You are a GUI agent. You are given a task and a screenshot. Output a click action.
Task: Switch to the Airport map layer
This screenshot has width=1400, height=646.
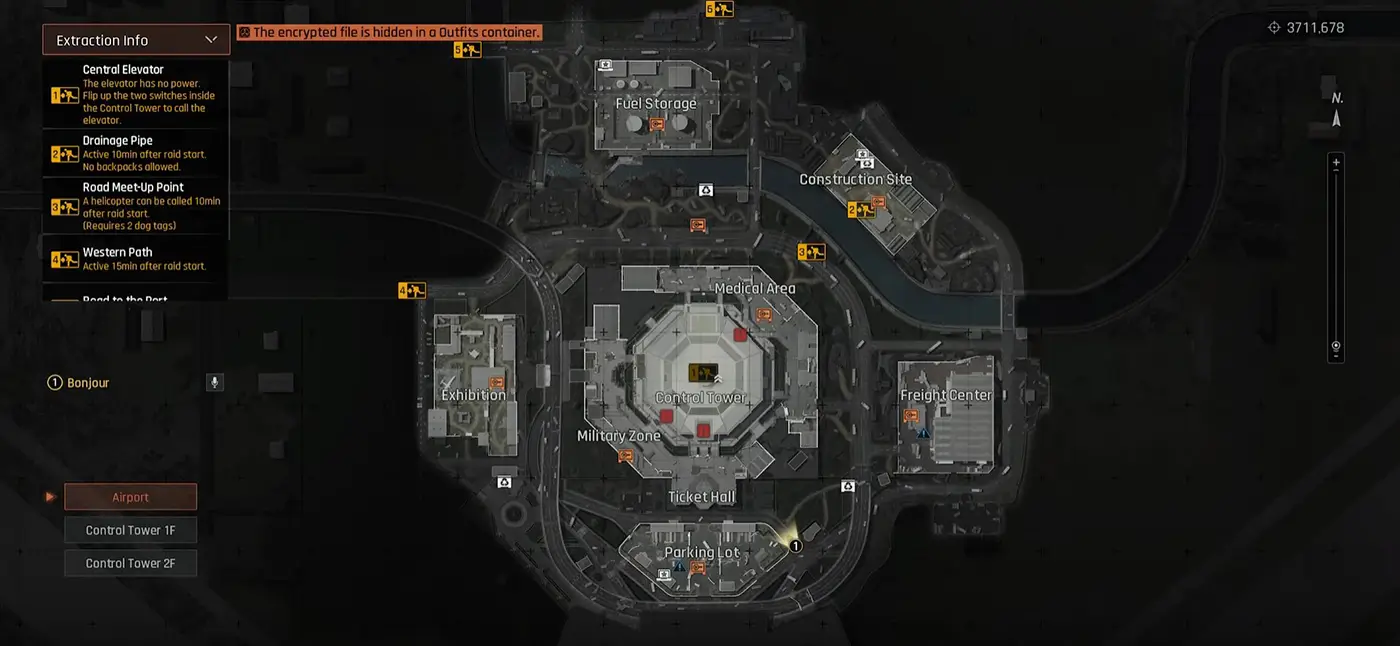130,497
